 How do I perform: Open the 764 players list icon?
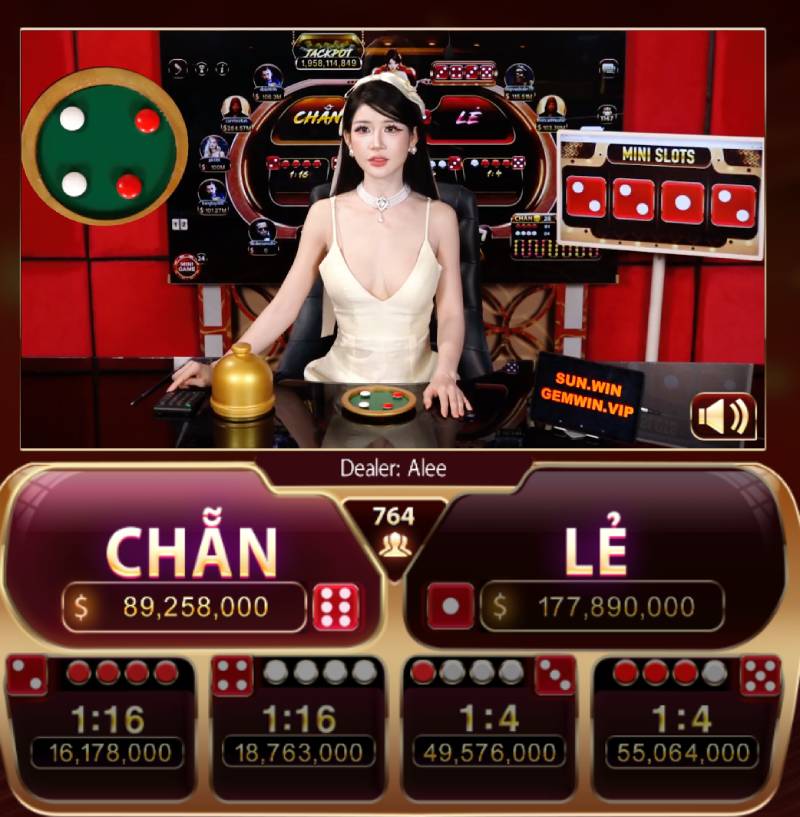coord(393,545)
